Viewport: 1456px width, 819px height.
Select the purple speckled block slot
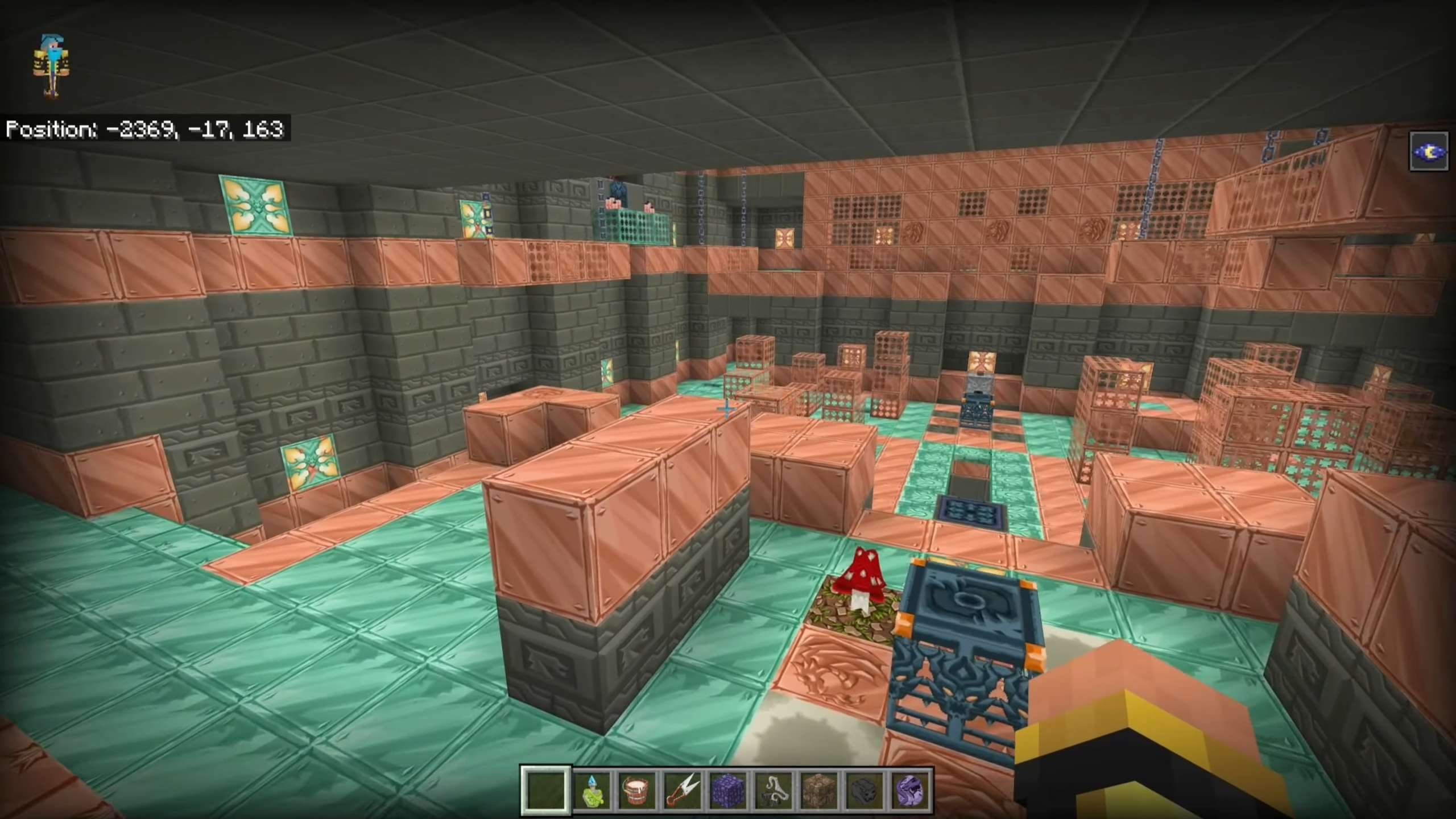728,791
